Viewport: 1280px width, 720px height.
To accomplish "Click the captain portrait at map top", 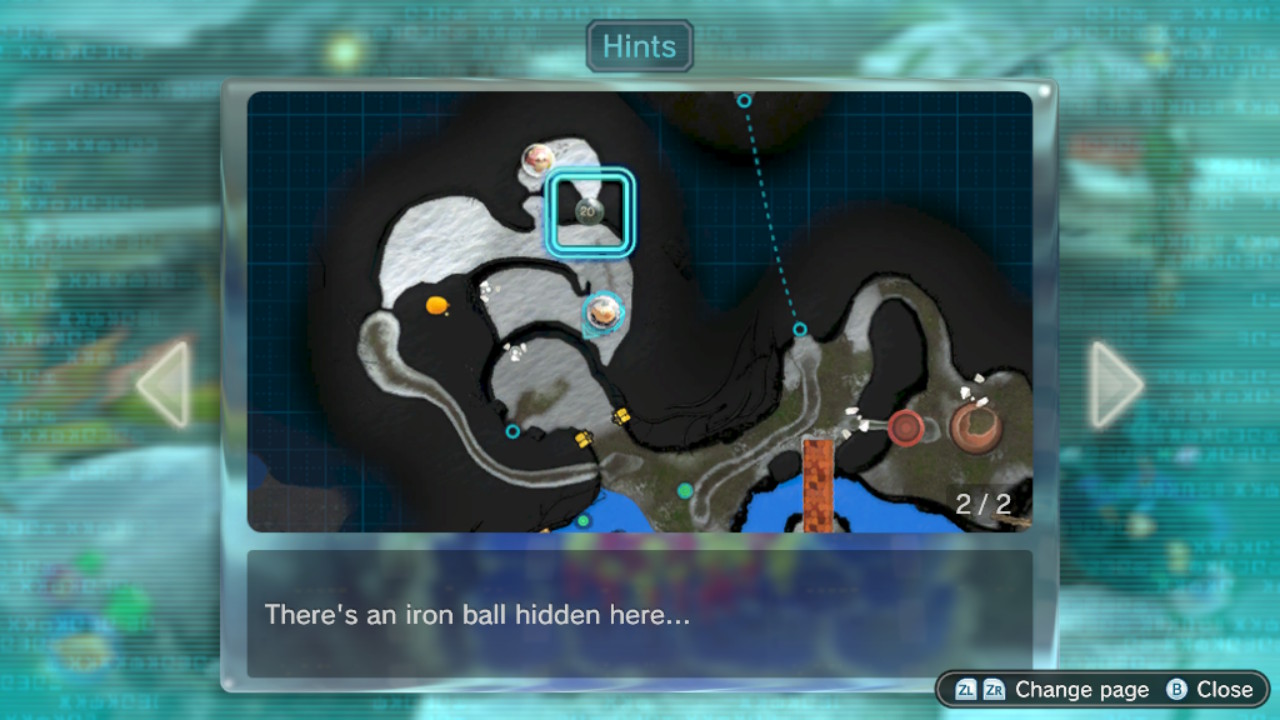I will pos(539,159).
